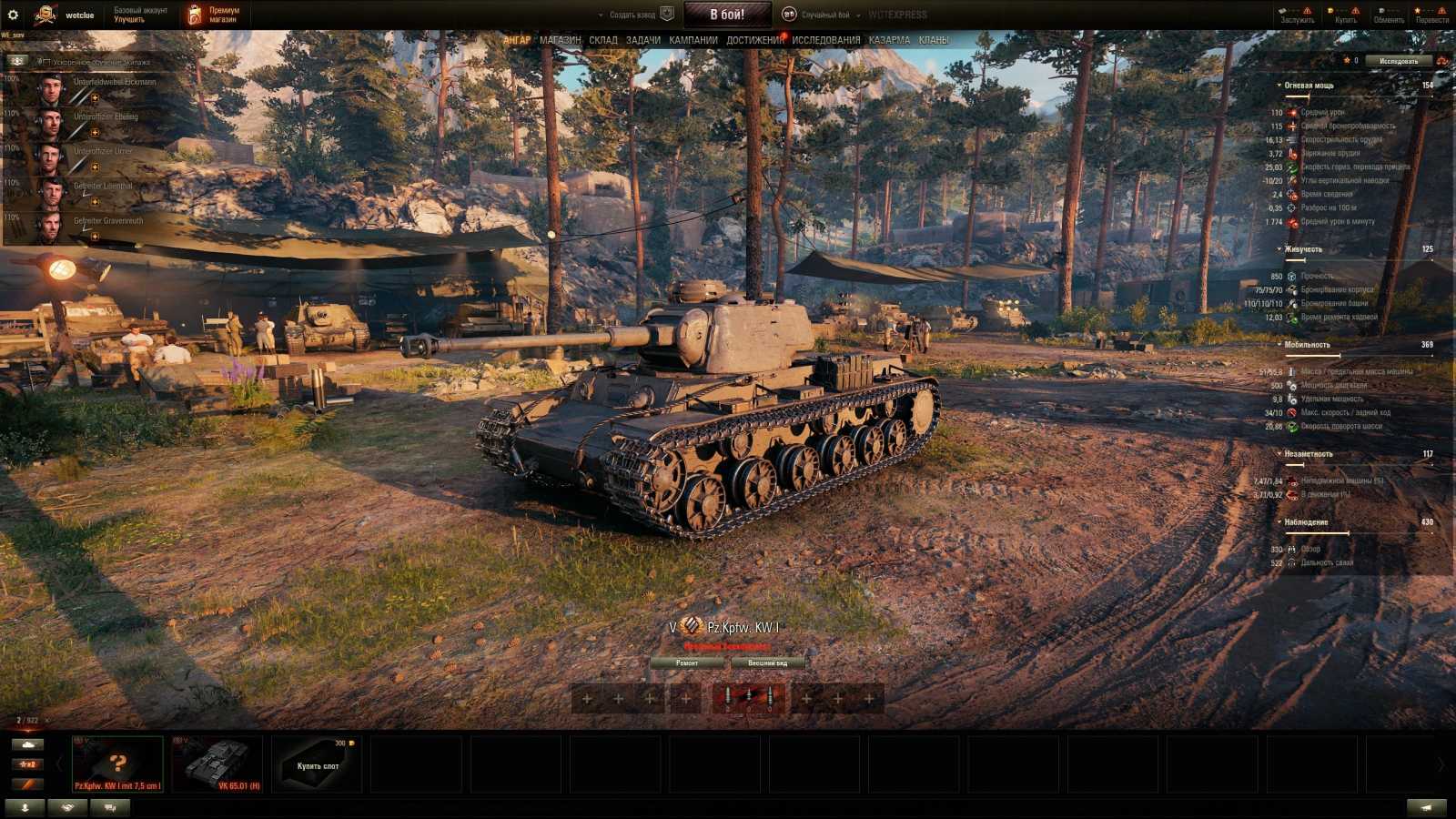
Task: Click the Ремонт button under the tank
Action: click(689, 664)
